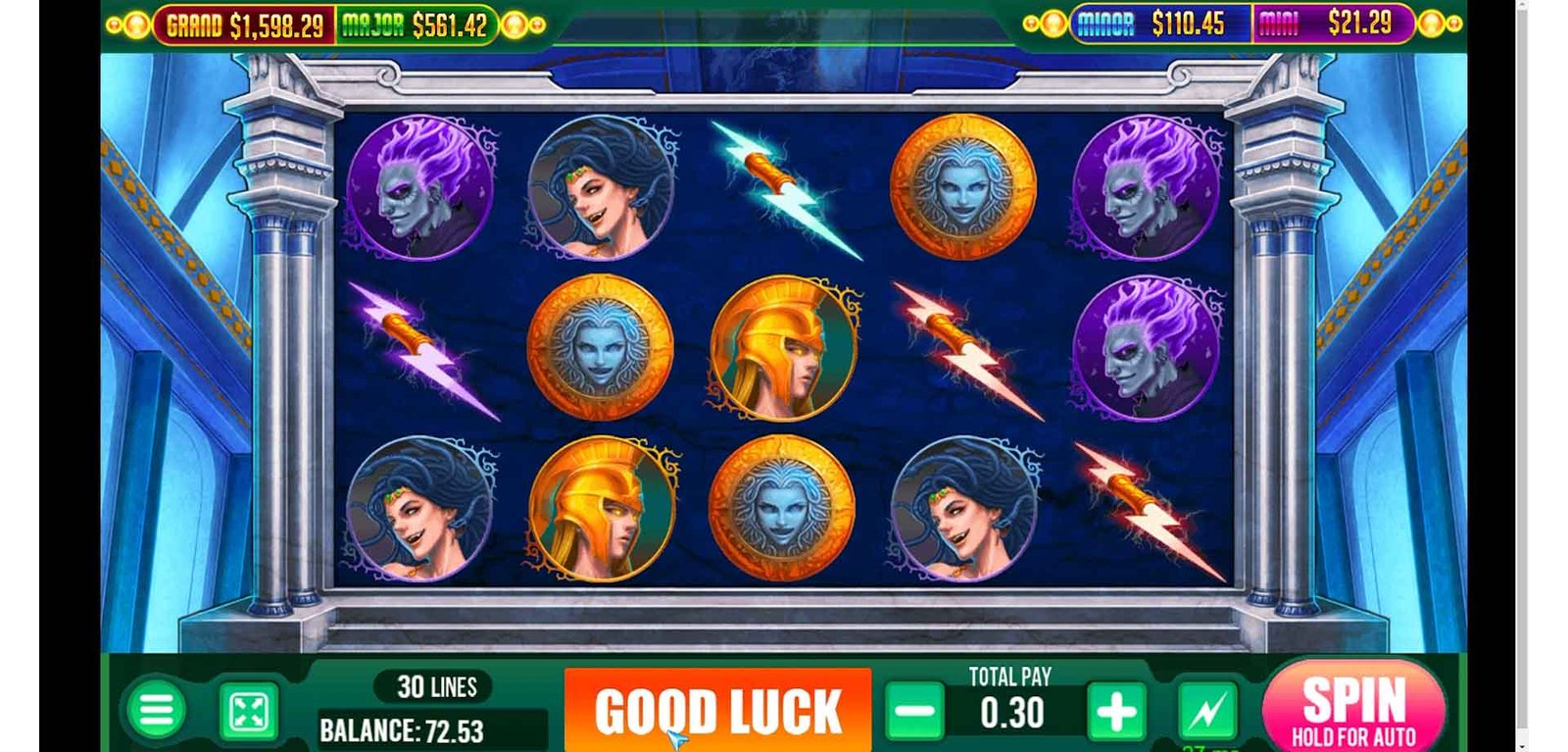The image size is (1568, 752).
Task: Increase the bet with the plus button
Action: [x=1115, y=712]
